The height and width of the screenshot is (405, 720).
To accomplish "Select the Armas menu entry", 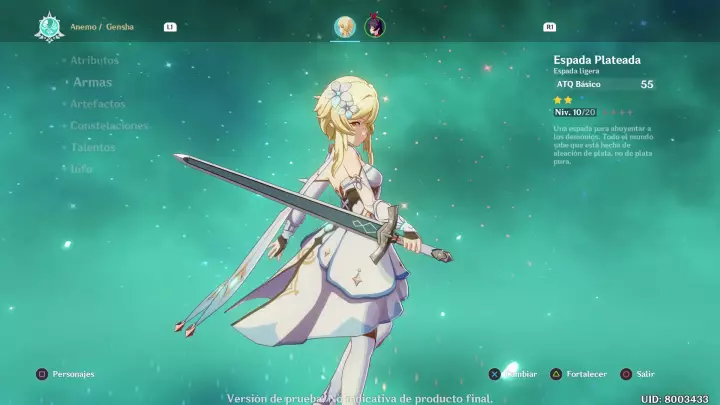I will coord(92,82).
